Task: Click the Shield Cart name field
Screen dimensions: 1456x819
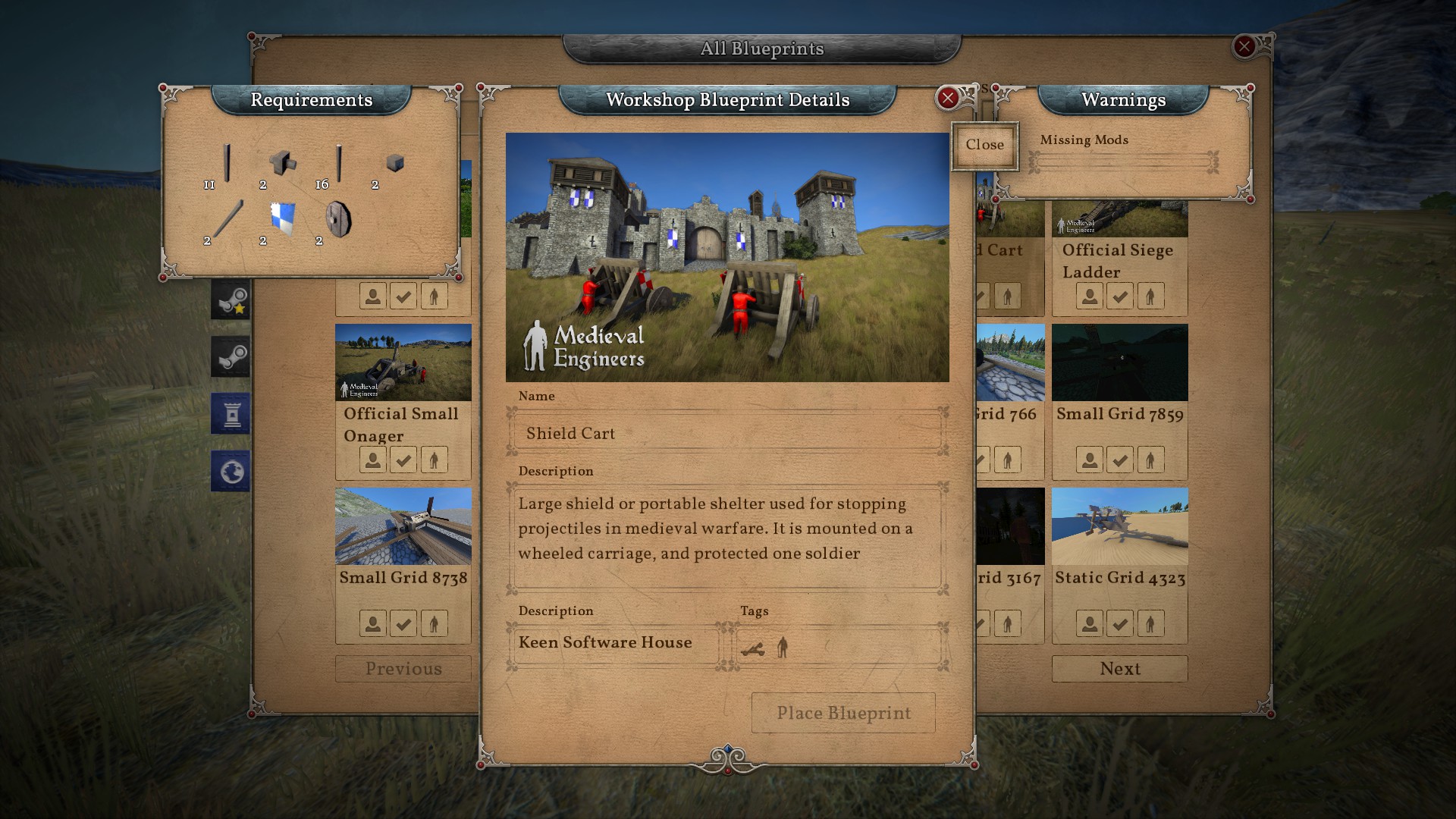Action: tap(726, 434)
